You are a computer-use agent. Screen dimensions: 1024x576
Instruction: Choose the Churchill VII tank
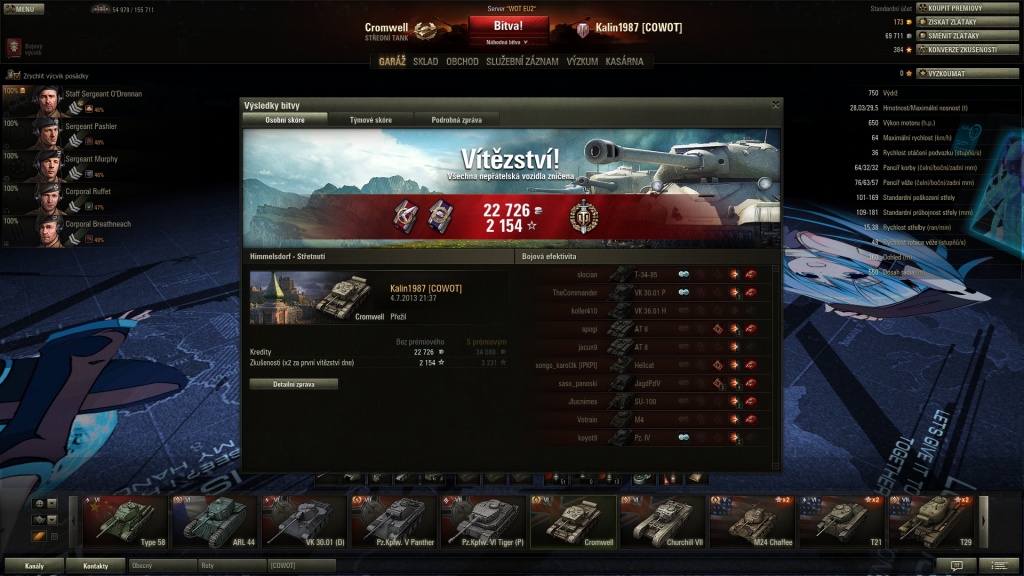(x=663, y=520)
